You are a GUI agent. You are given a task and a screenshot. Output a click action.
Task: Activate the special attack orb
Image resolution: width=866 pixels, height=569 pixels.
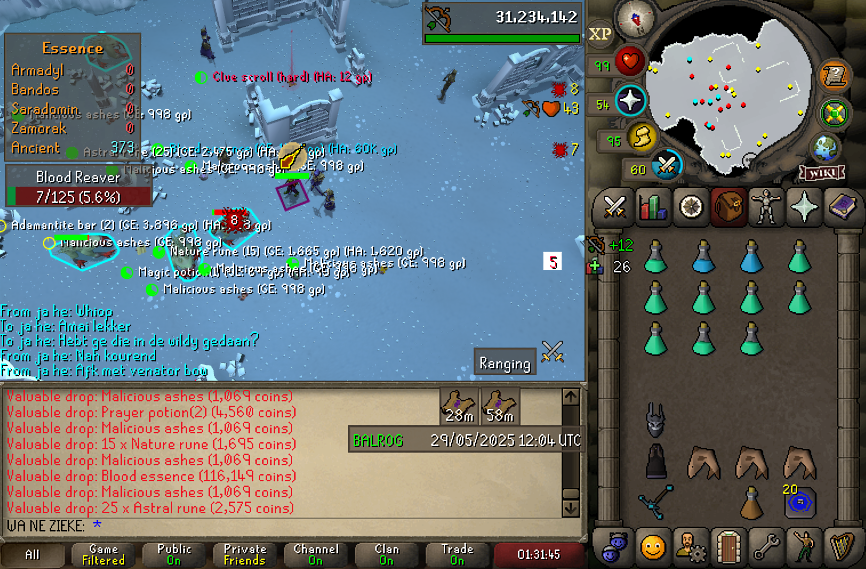click(x=667, y=165)
